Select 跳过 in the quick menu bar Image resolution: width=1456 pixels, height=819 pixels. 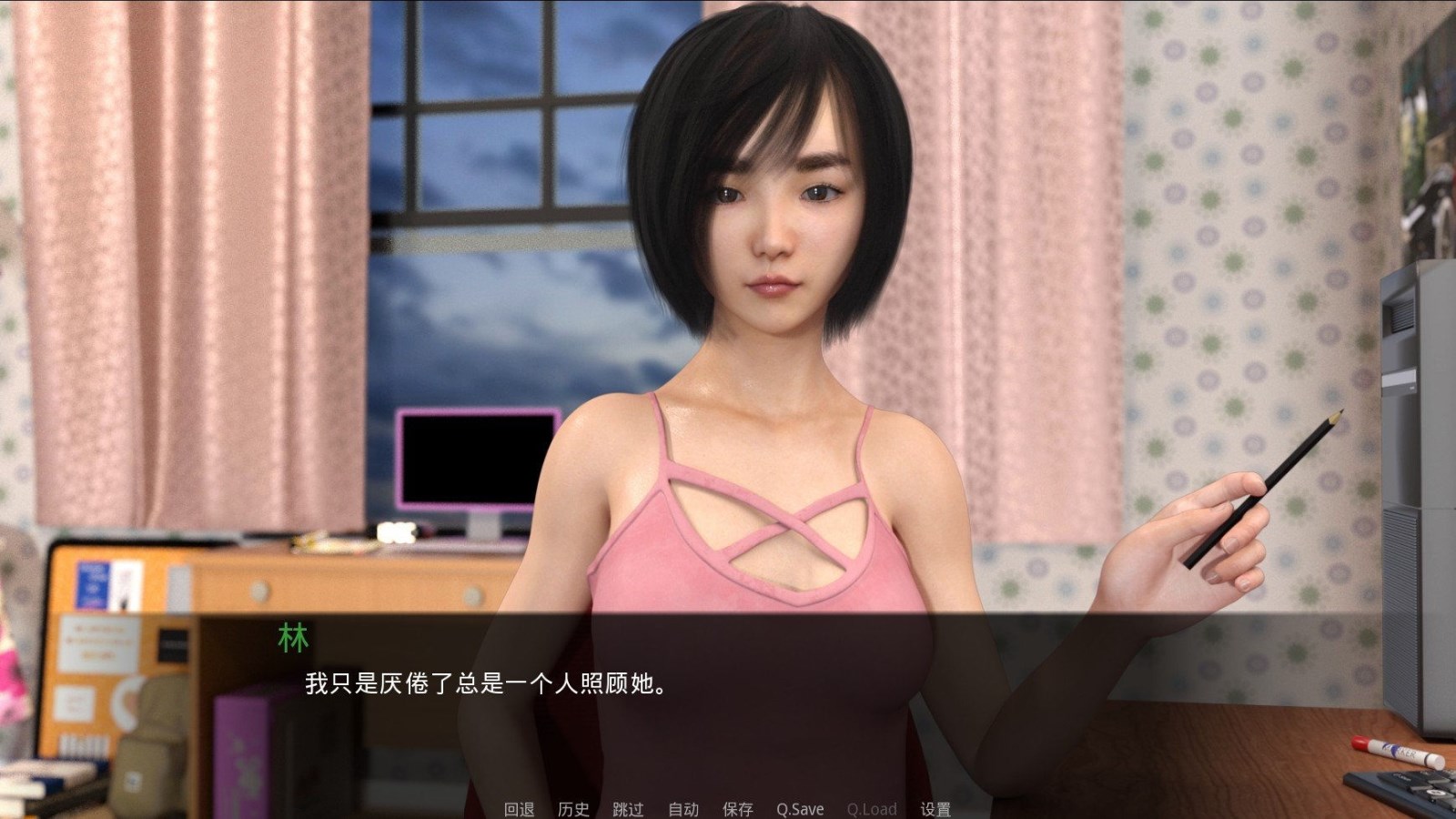(630, 808)
